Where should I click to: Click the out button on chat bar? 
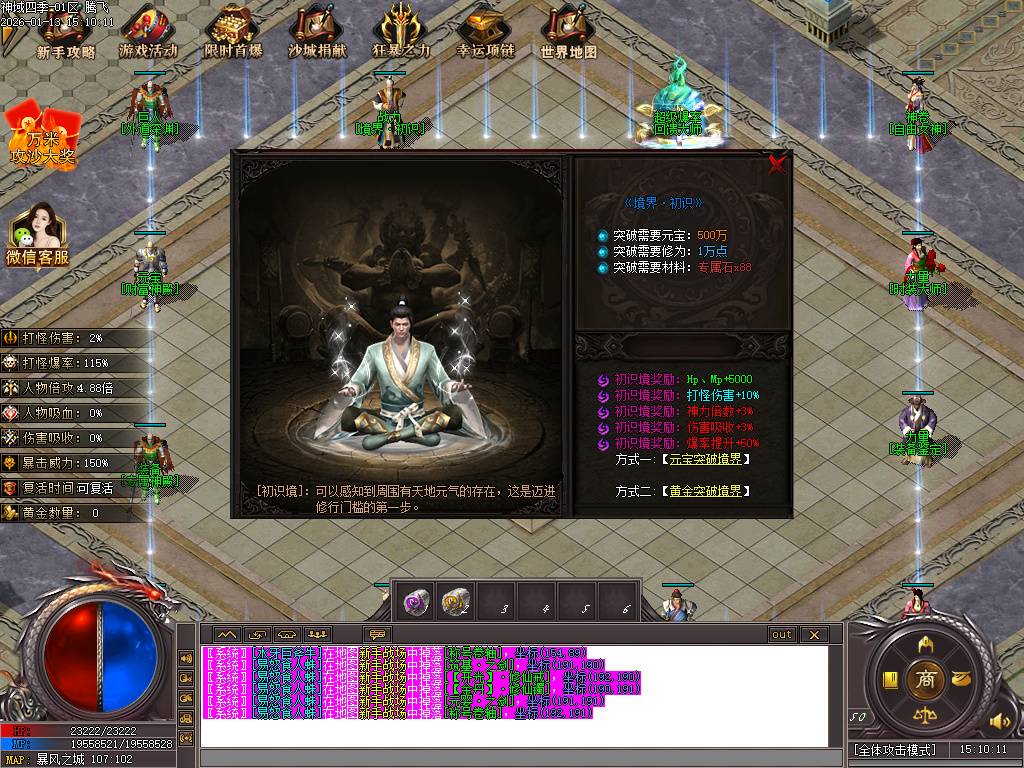782,634
